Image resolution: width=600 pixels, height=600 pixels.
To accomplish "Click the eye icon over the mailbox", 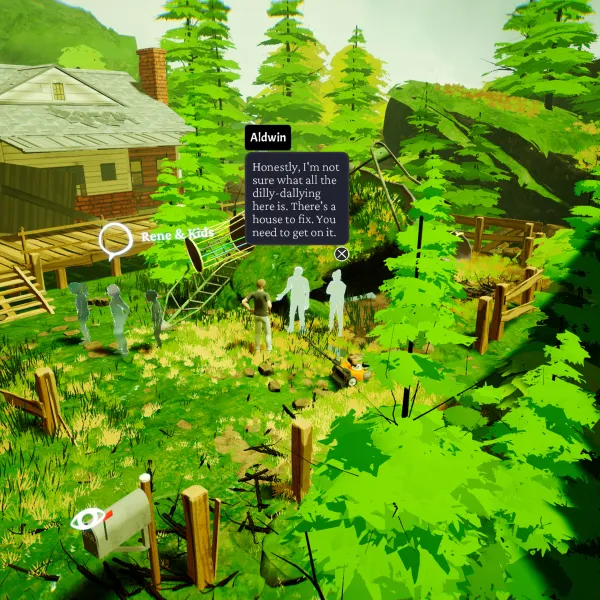I will [87, 518].
